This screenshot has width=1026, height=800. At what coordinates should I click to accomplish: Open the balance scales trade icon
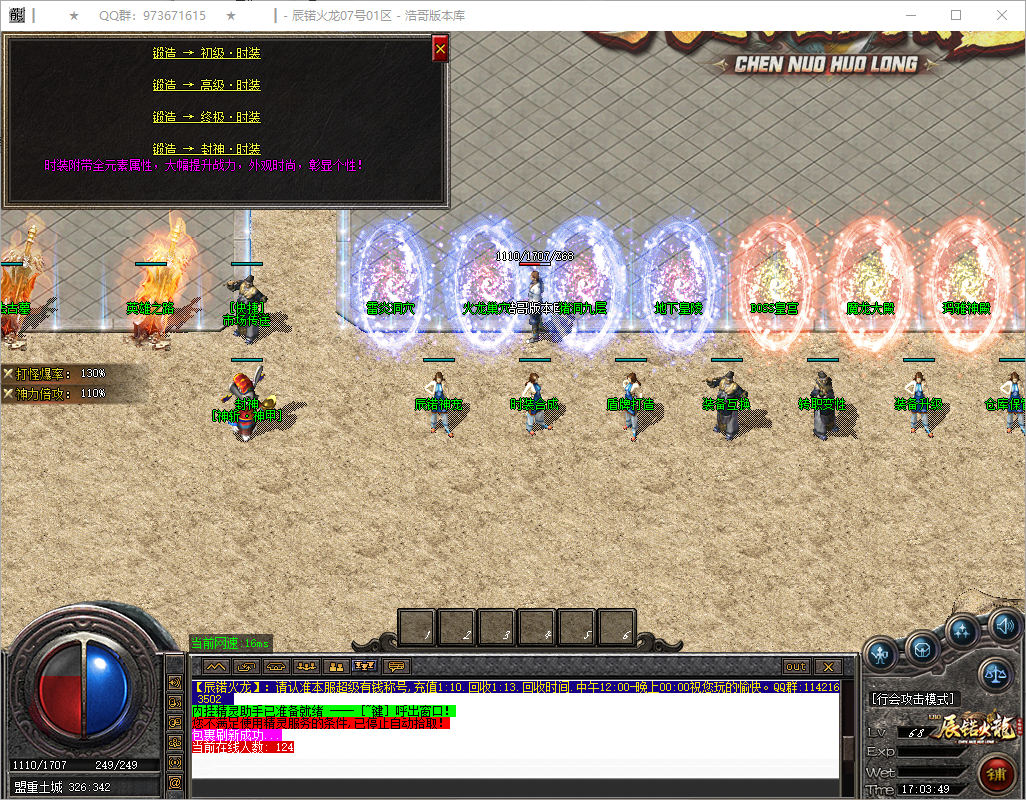(994, 674)
